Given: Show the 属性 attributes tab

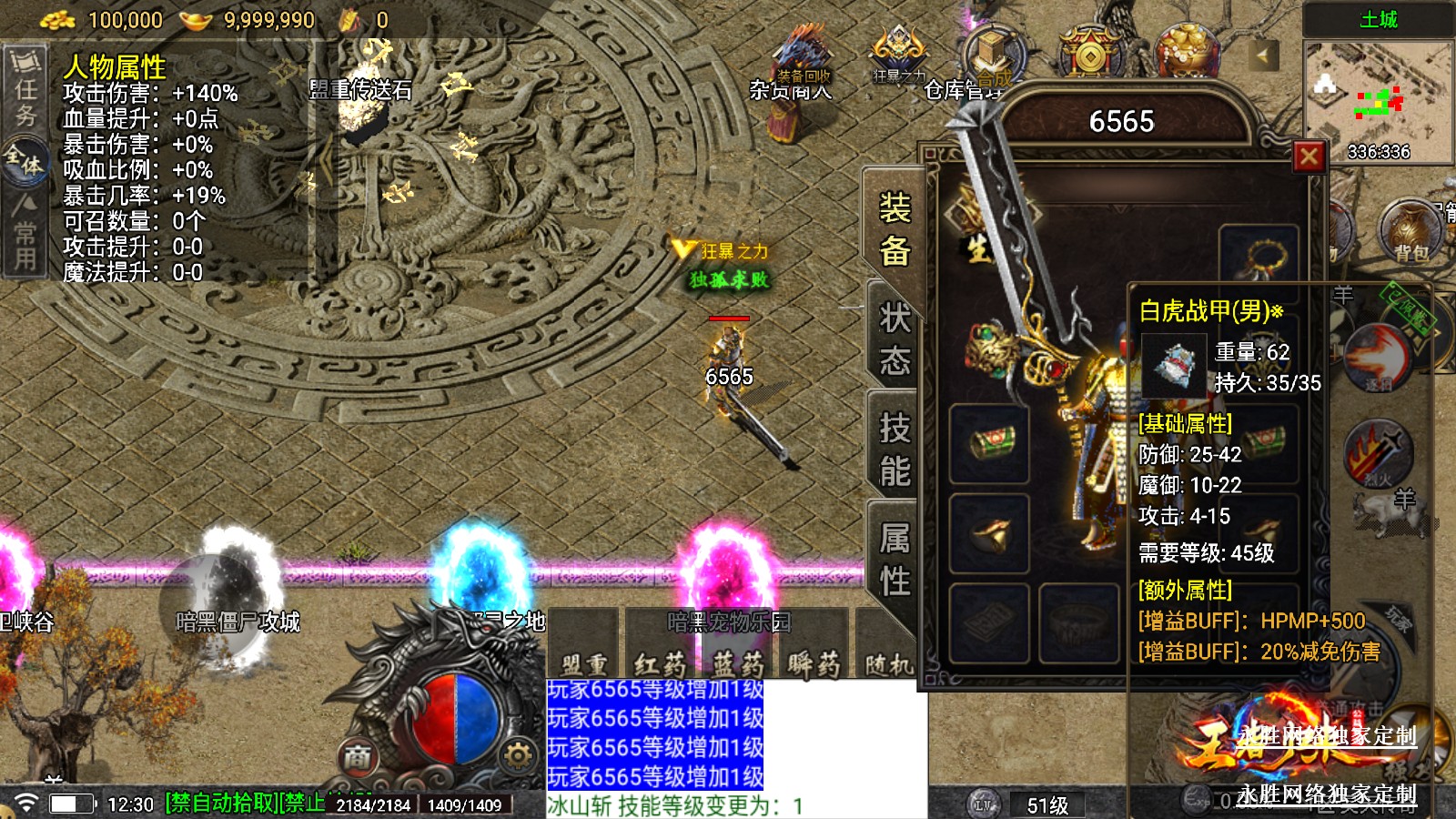Looking at the screenshot, I should pos(894,558).
